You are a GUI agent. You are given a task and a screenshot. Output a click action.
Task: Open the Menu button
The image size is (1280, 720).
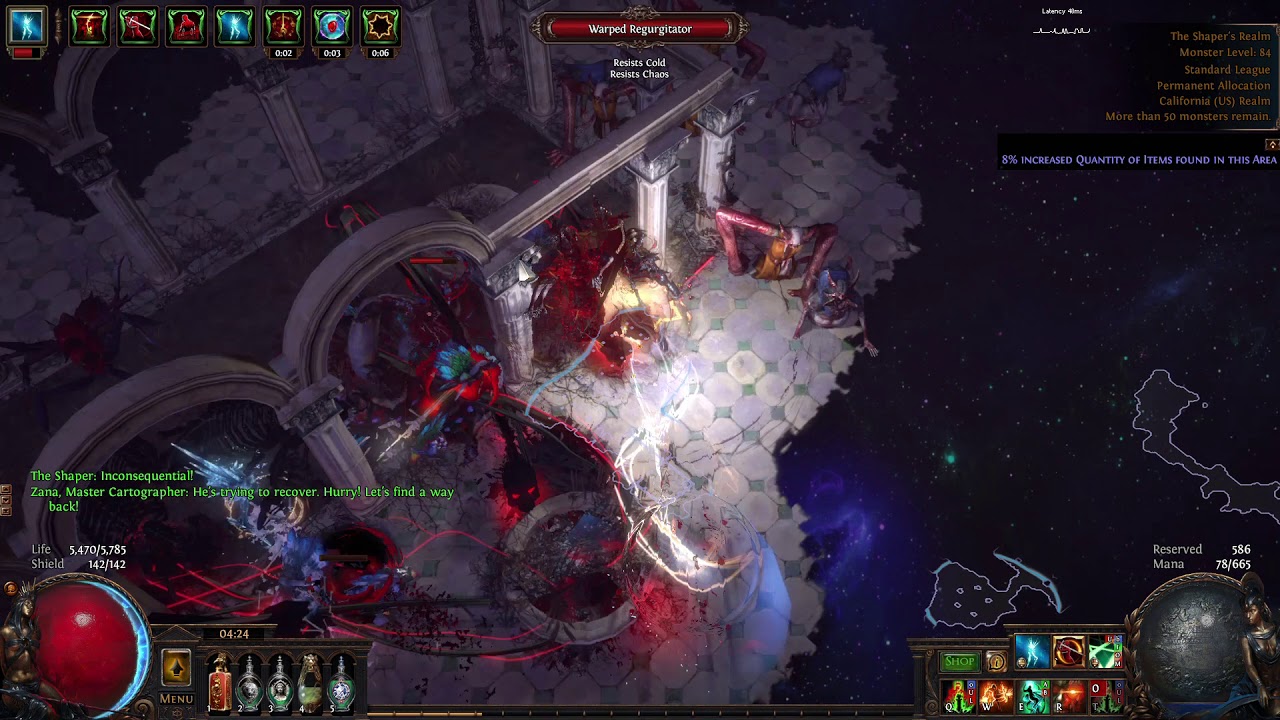[176, 699]
